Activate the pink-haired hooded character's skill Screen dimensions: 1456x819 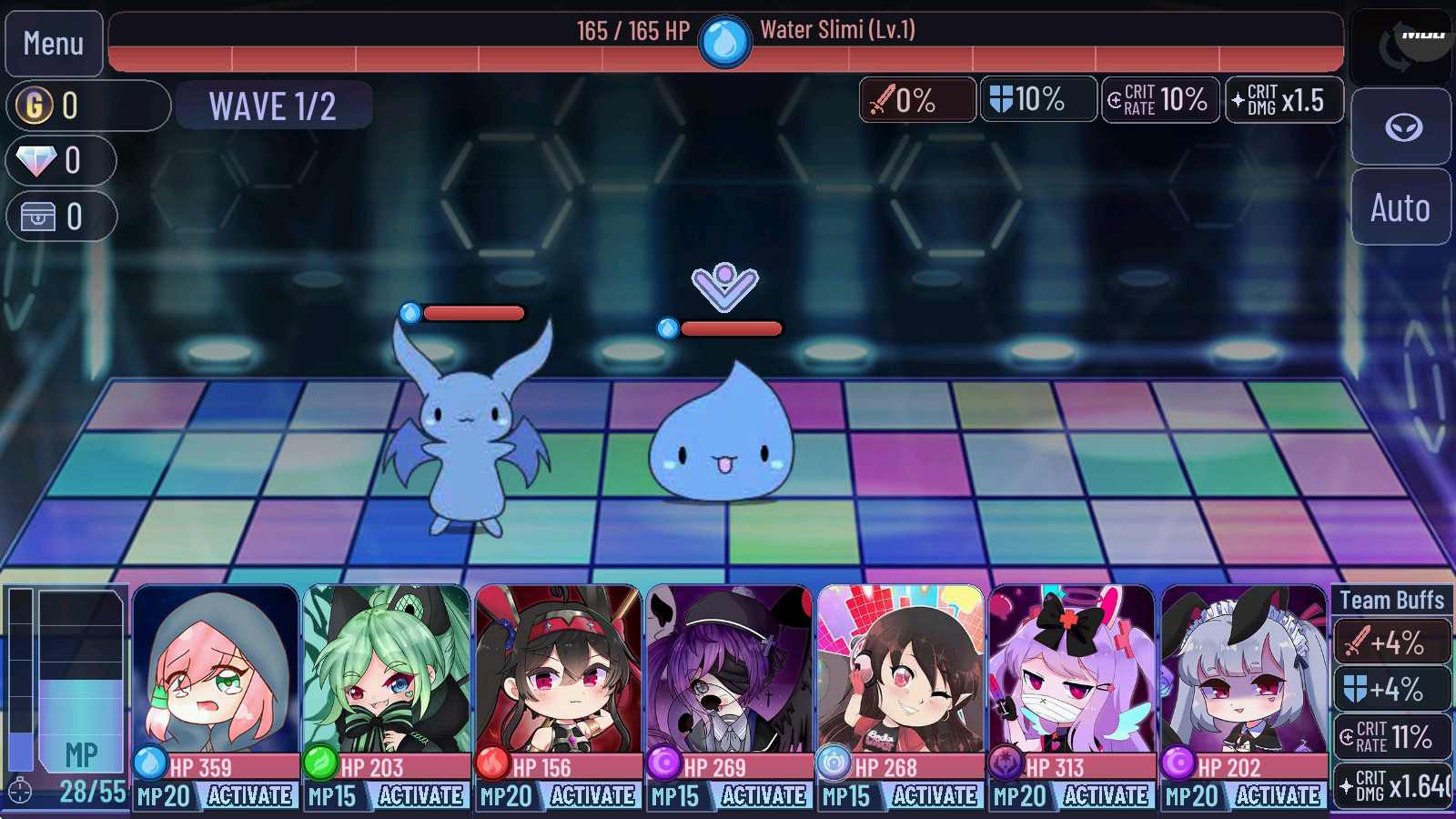(249, 795)
